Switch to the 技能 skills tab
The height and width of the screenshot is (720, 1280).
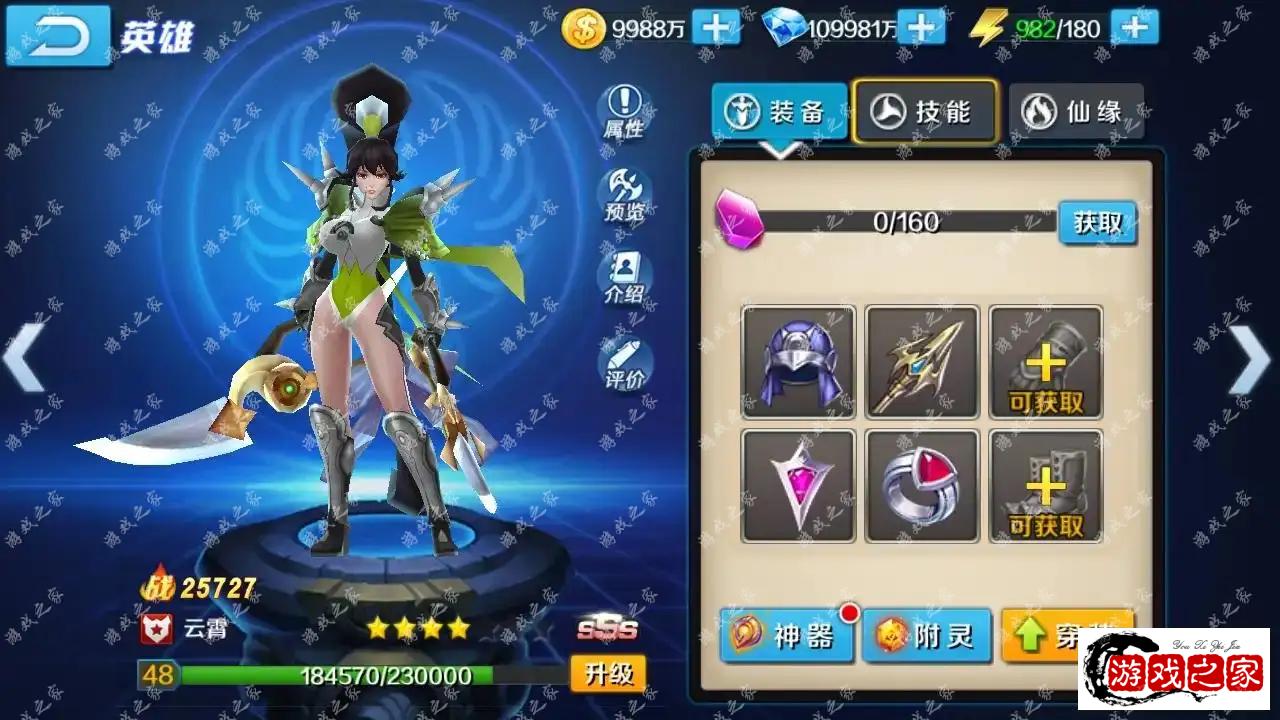click(925, 111)
